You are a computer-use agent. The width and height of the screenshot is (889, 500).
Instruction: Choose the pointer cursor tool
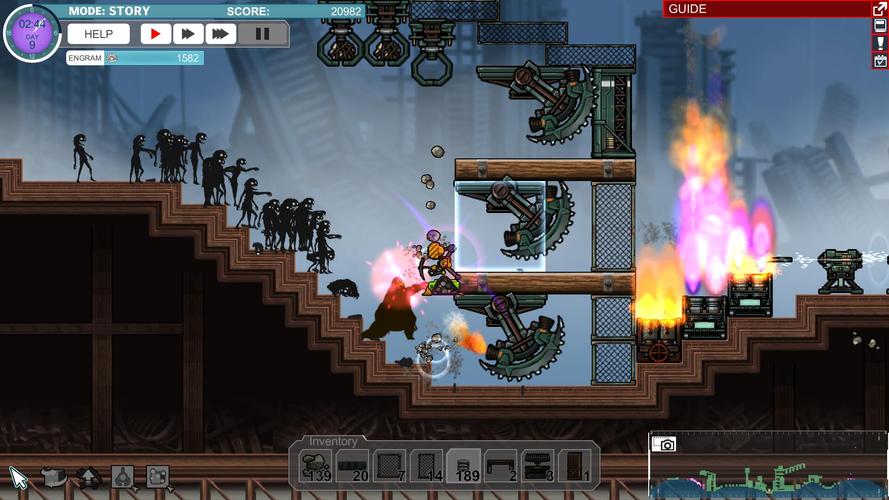(x=18, y=476)
